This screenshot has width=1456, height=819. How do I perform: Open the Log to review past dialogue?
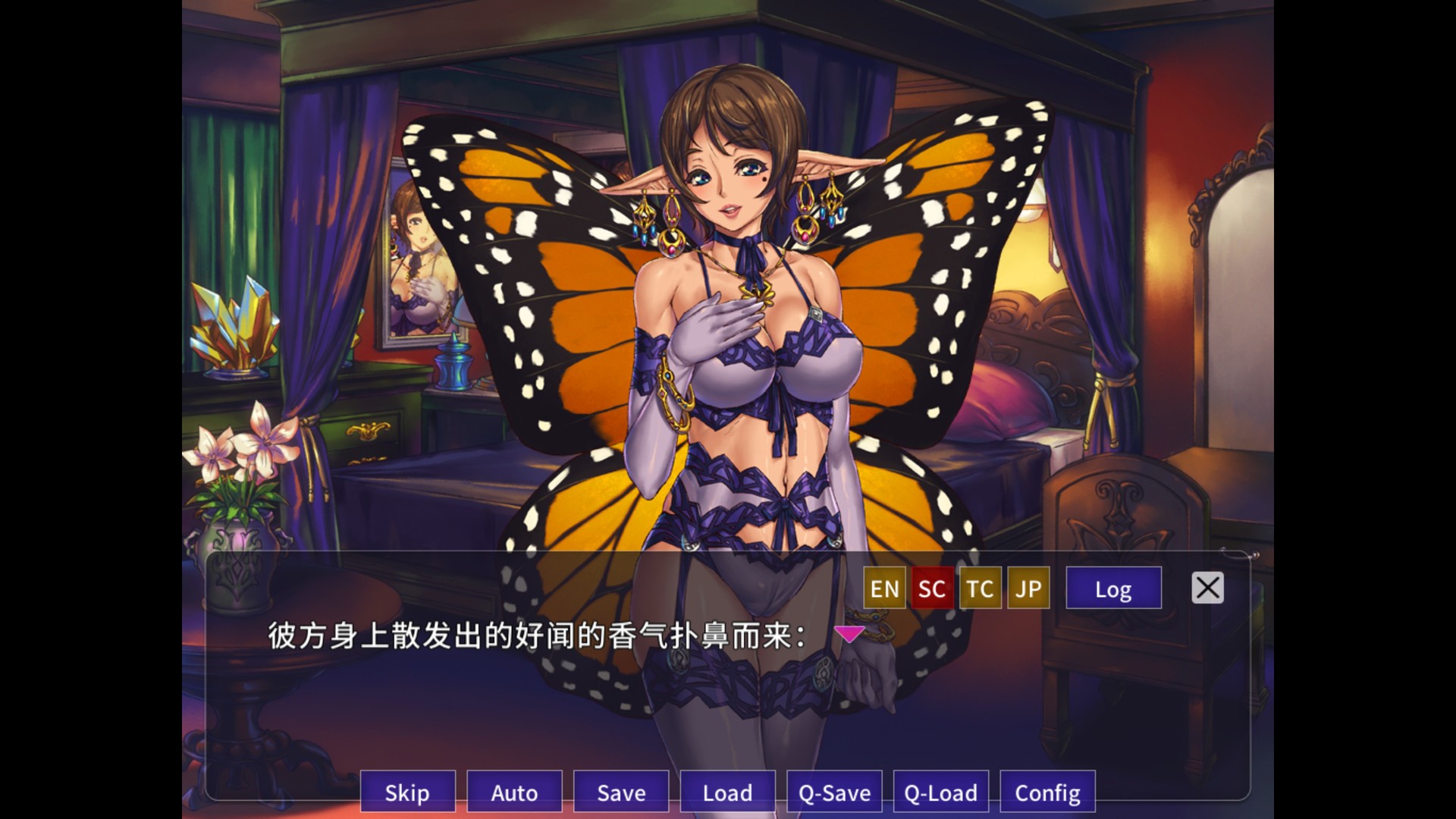1113,588
